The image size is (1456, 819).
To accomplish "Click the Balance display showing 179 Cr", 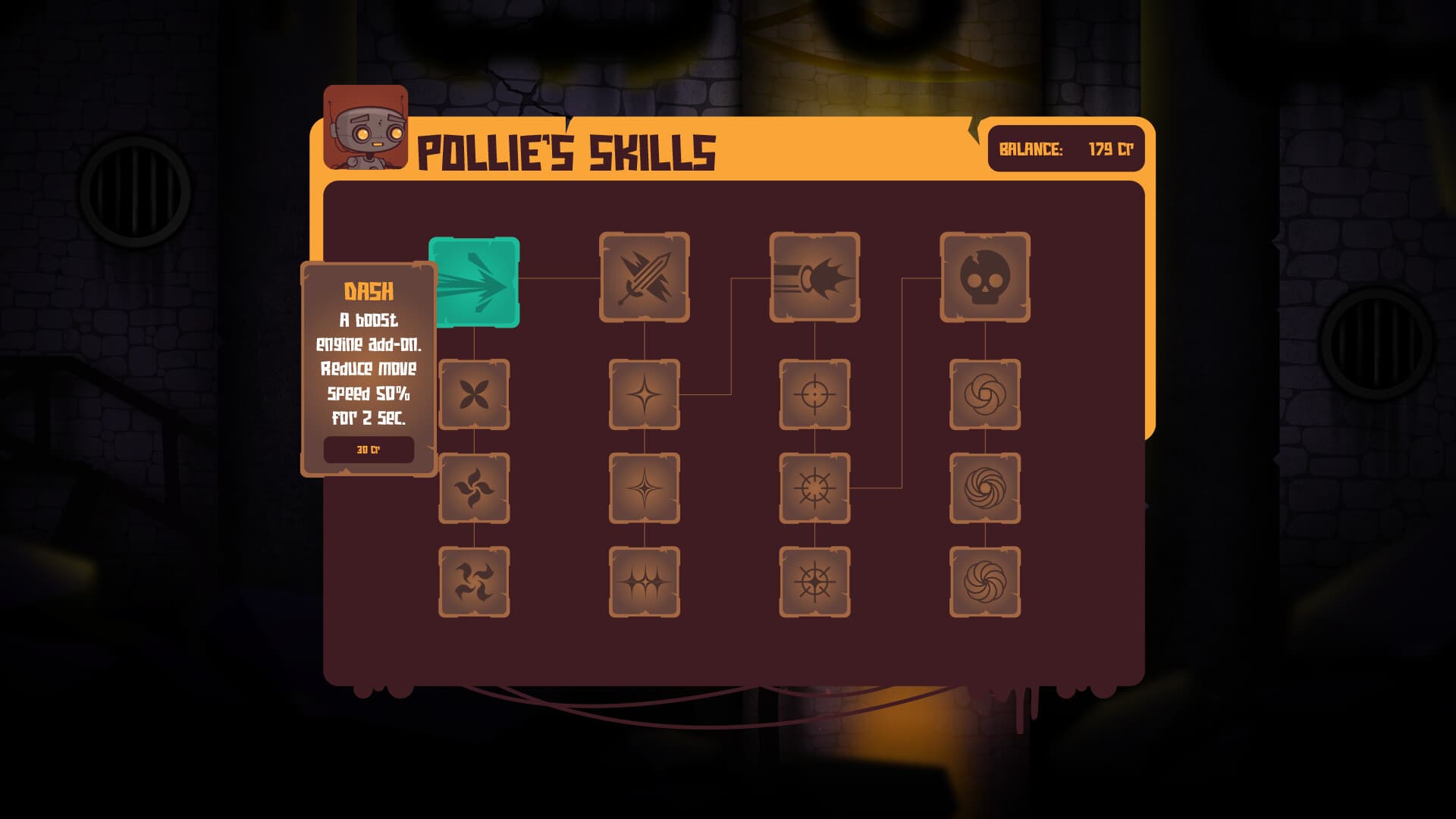I will [x=1065, y=150].
